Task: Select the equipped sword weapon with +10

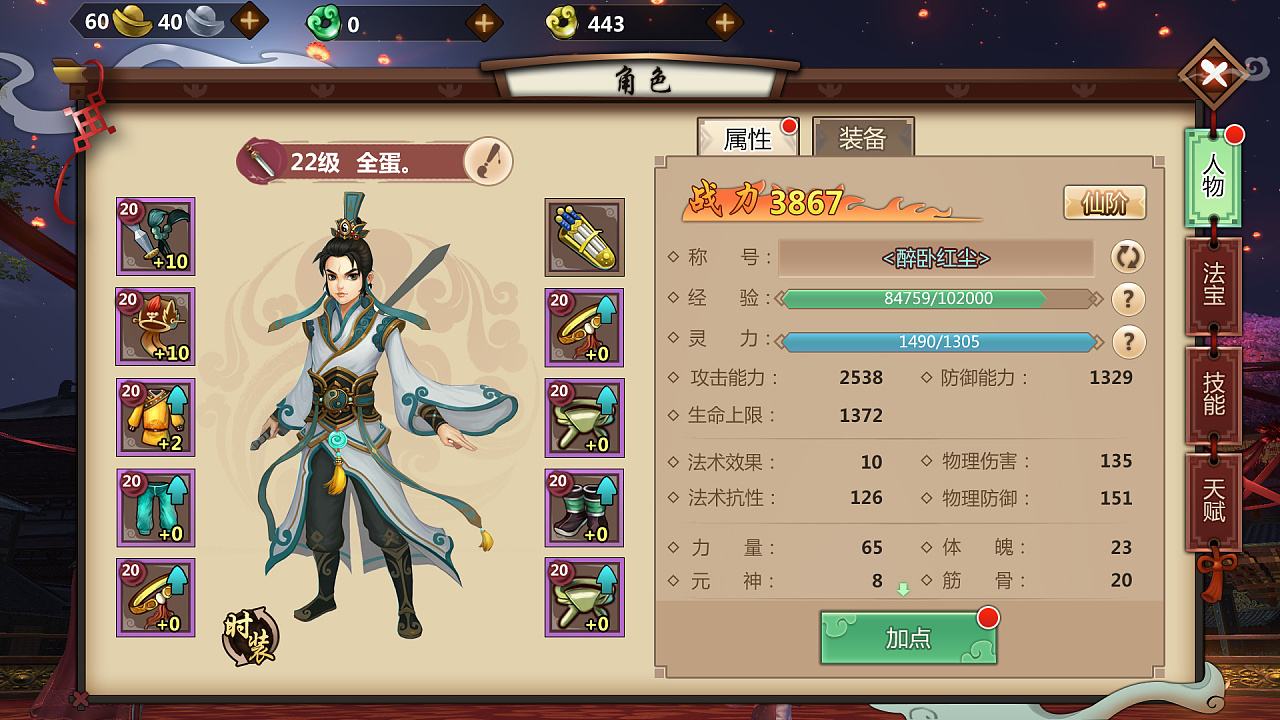Action: (155, 238)
